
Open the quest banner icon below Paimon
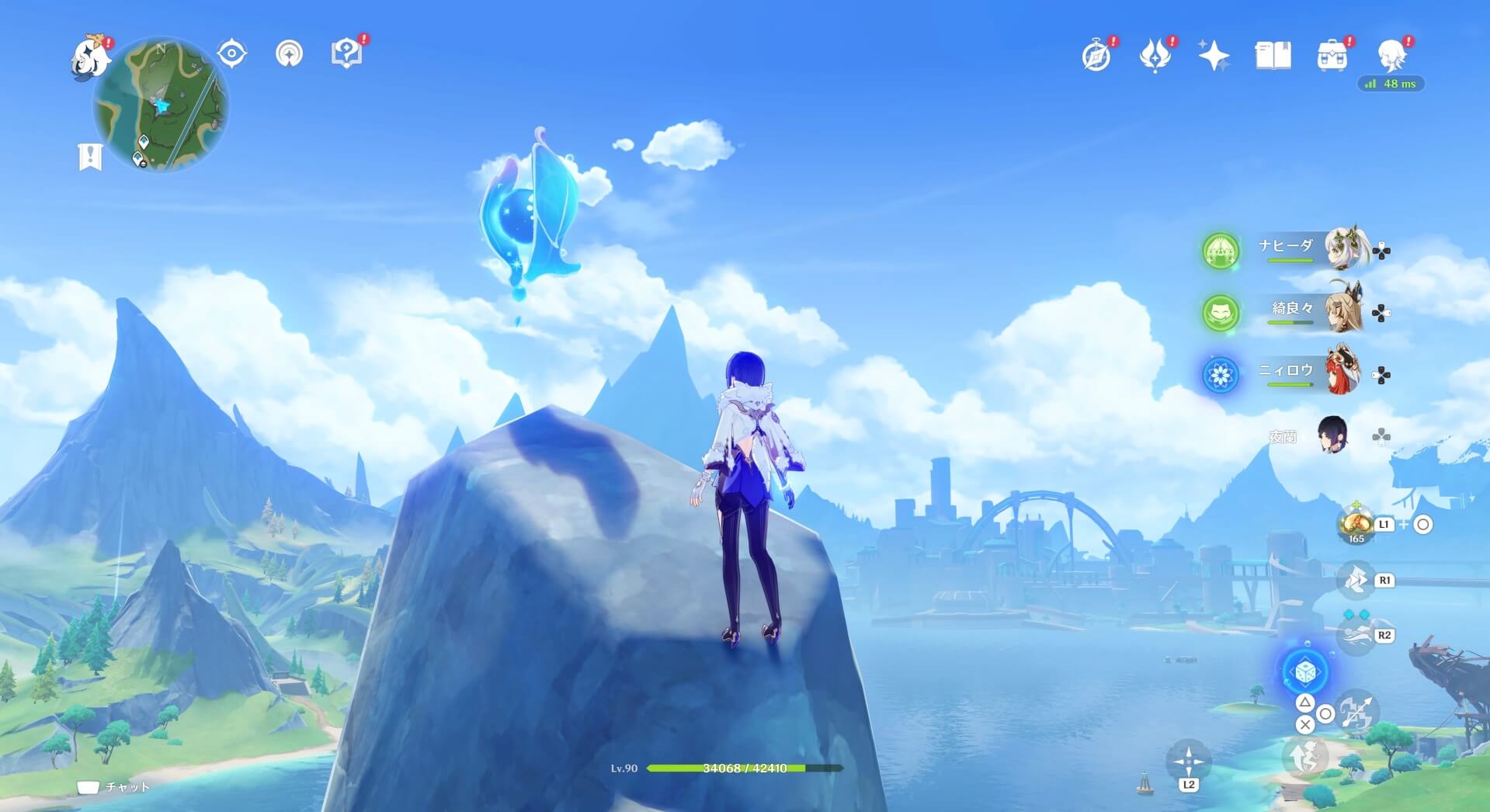90,156
